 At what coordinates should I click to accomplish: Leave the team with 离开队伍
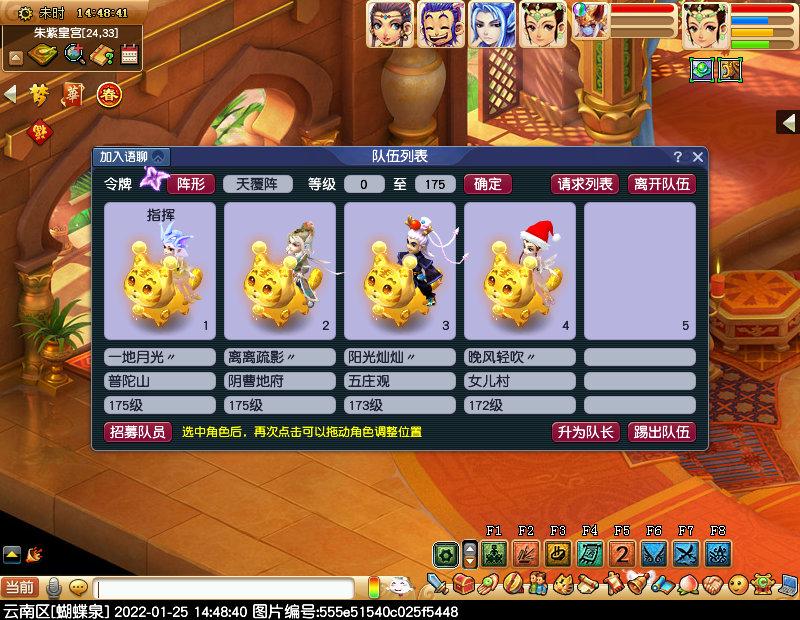(x=661, y=184)
